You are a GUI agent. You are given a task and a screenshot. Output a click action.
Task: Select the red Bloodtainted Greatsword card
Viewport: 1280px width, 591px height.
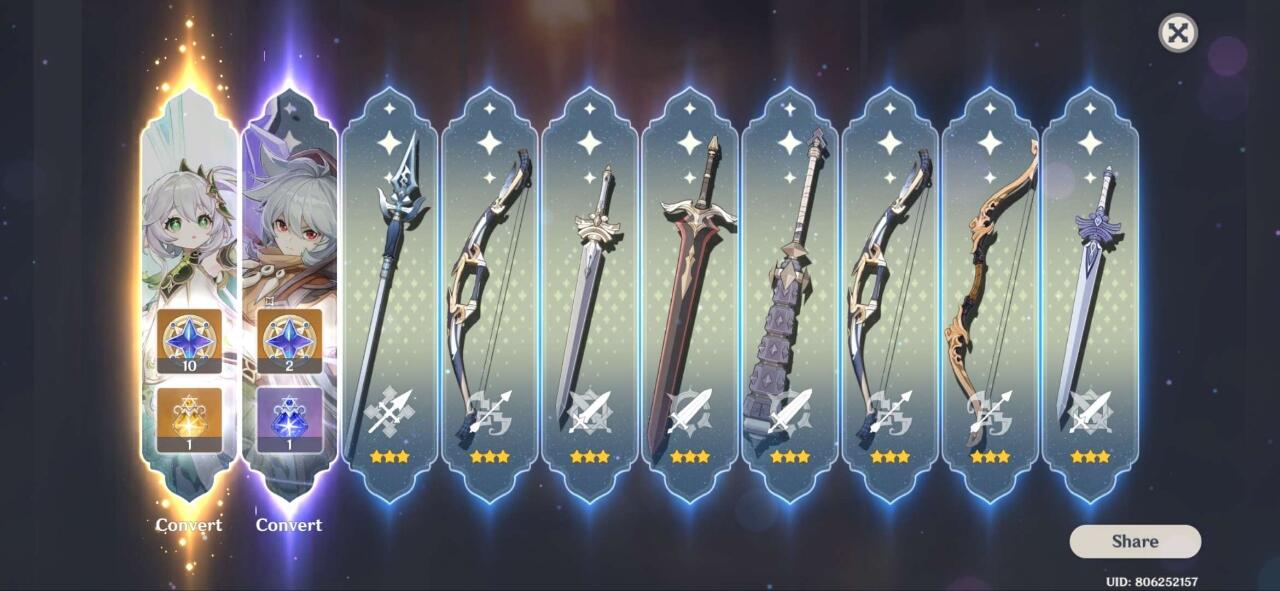click(689, 290)
